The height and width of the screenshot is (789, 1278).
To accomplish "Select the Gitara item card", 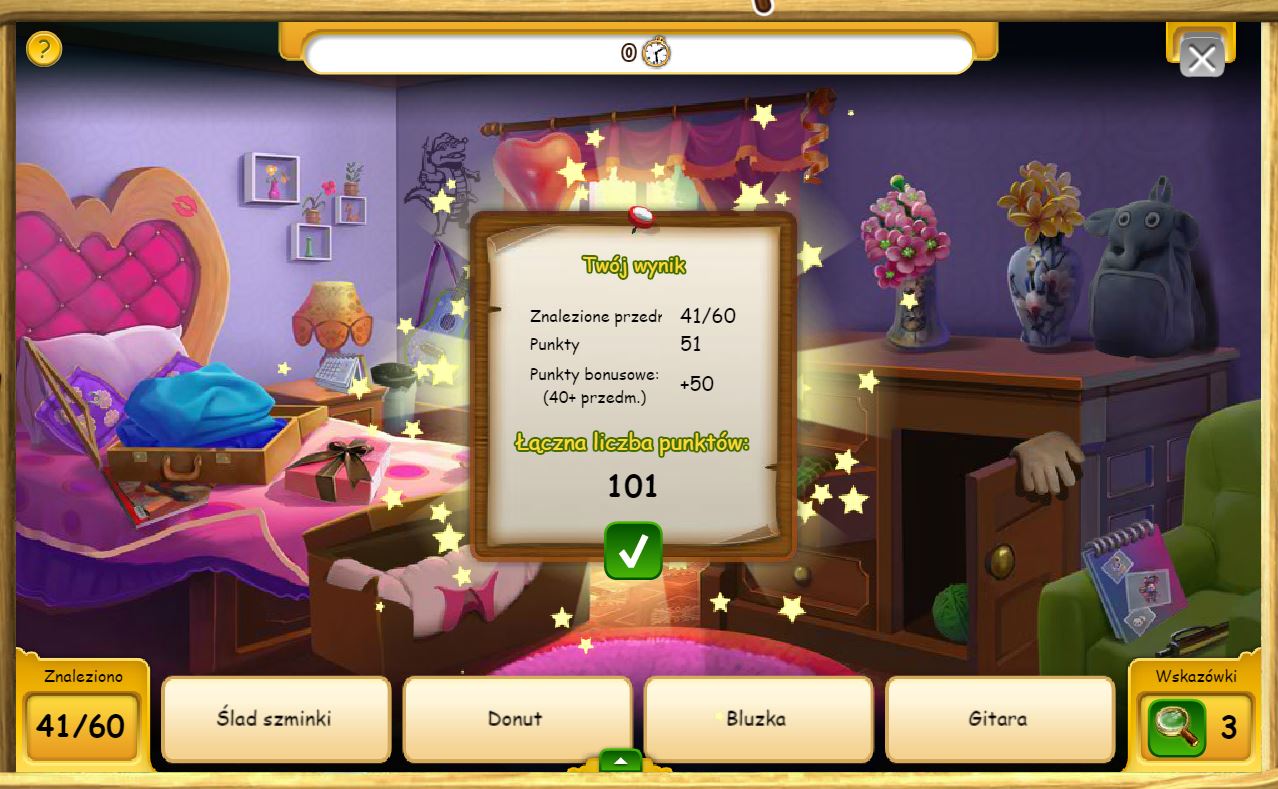I will tap(999, 719).
